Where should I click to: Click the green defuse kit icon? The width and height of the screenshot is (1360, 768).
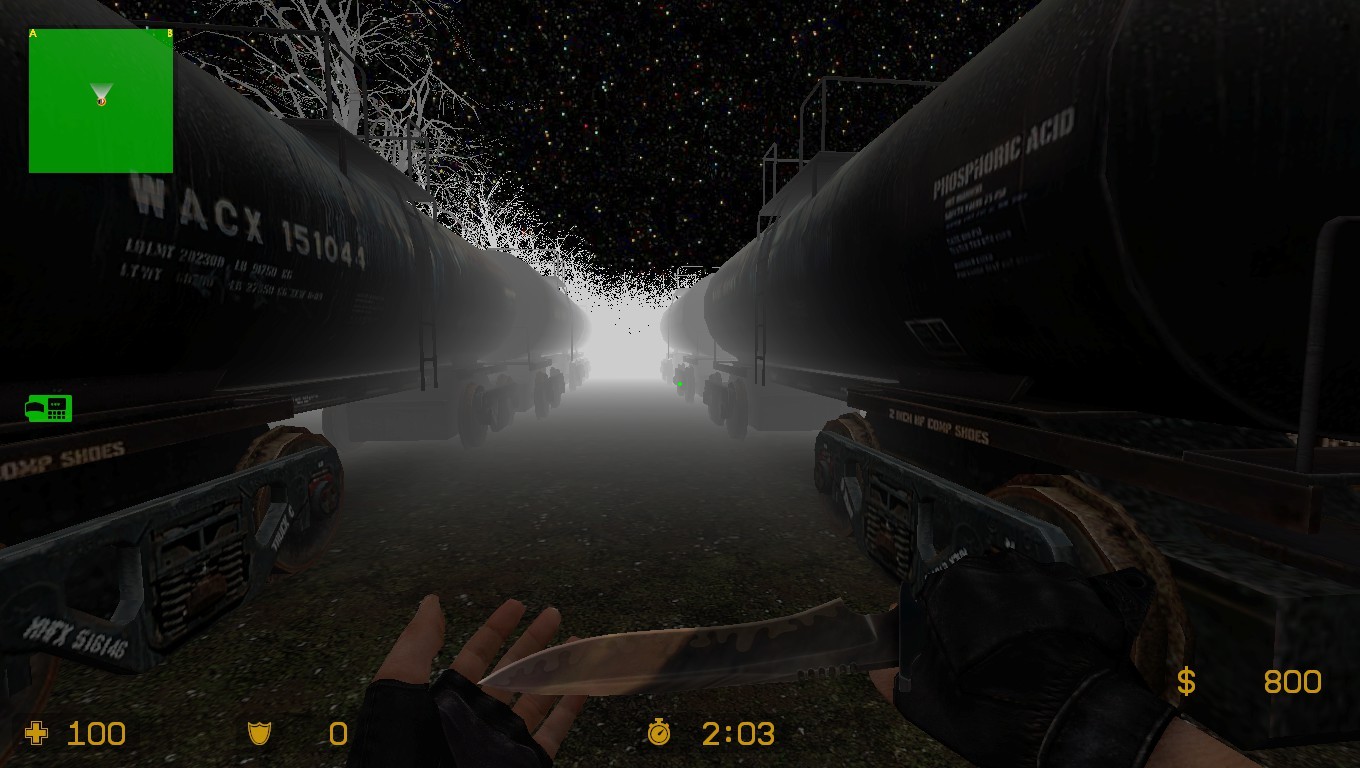tap(50, 409)
